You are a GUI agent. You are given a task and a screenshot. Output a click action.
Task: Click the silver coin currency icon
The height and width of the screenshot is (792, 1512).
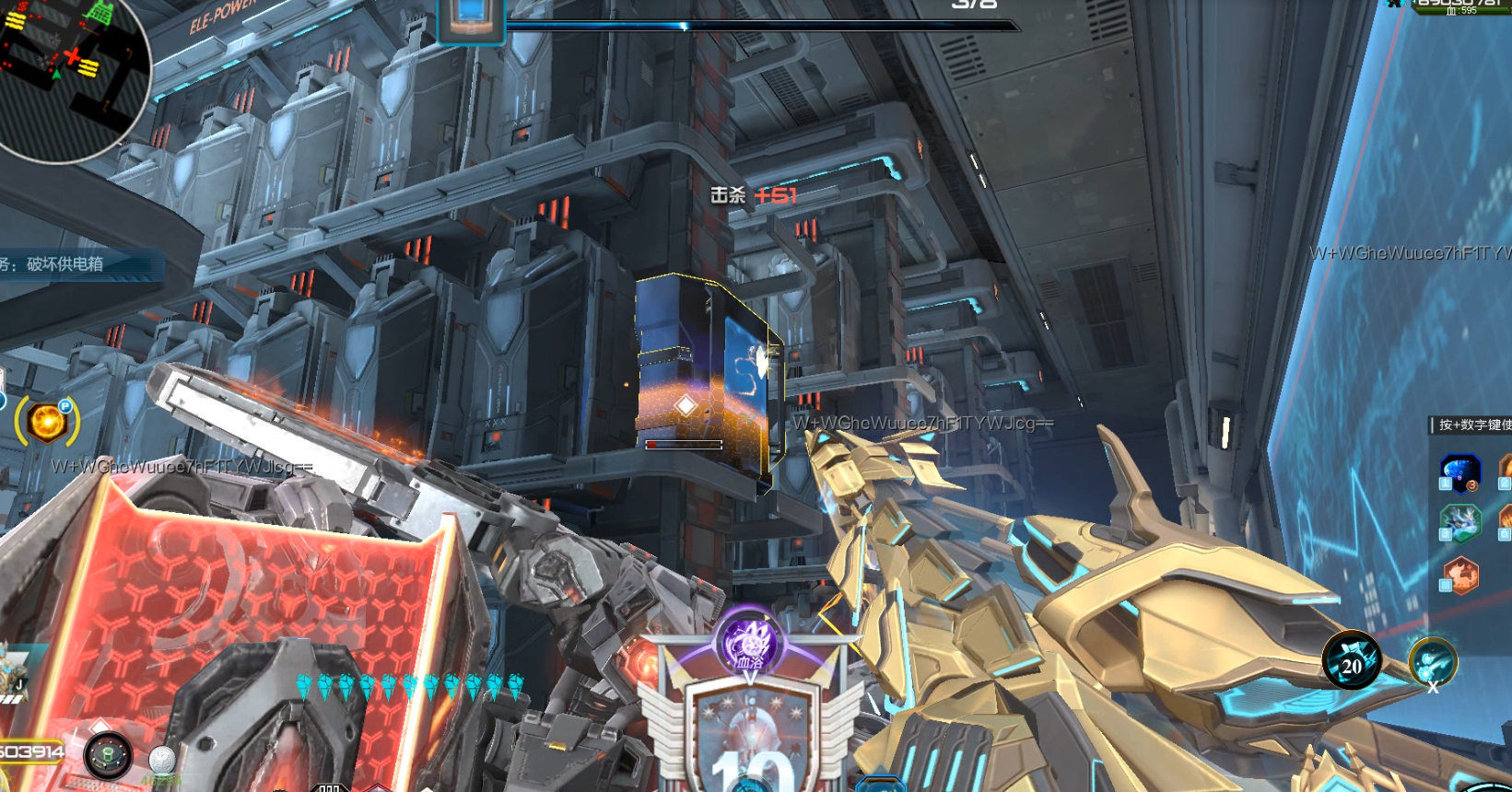(161, 759)
